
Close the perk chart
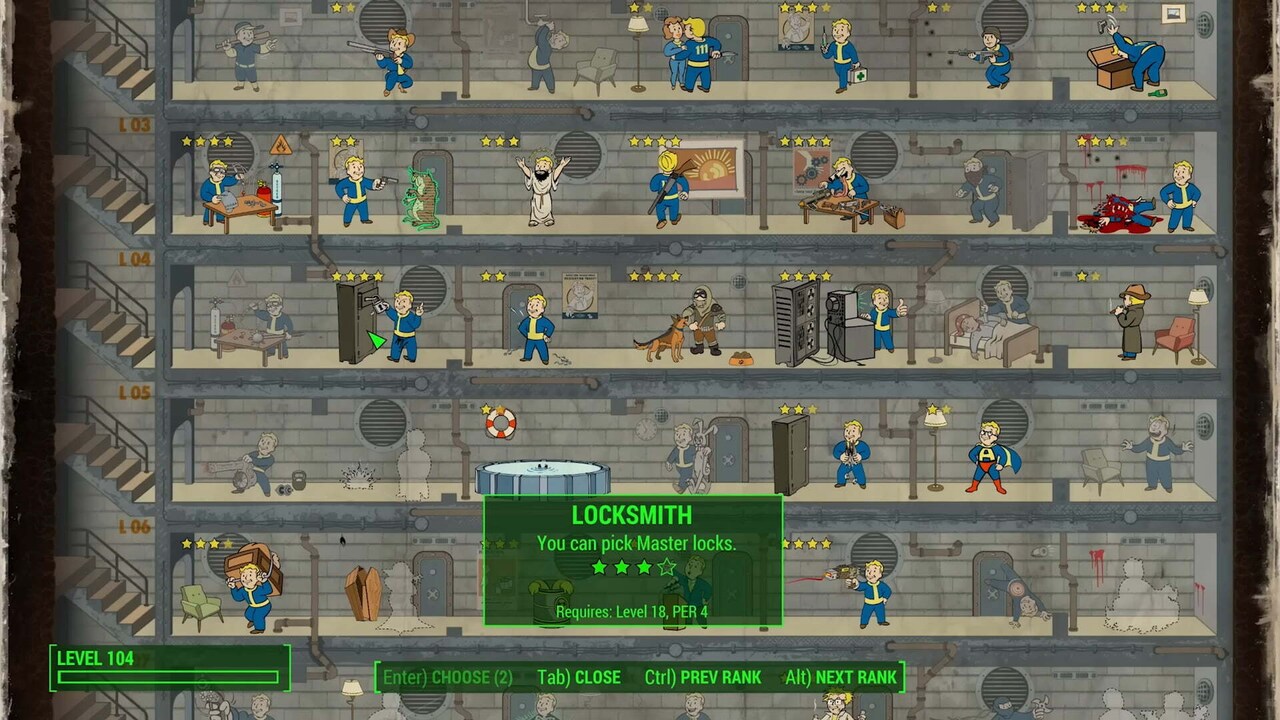[x=579, y=677]
